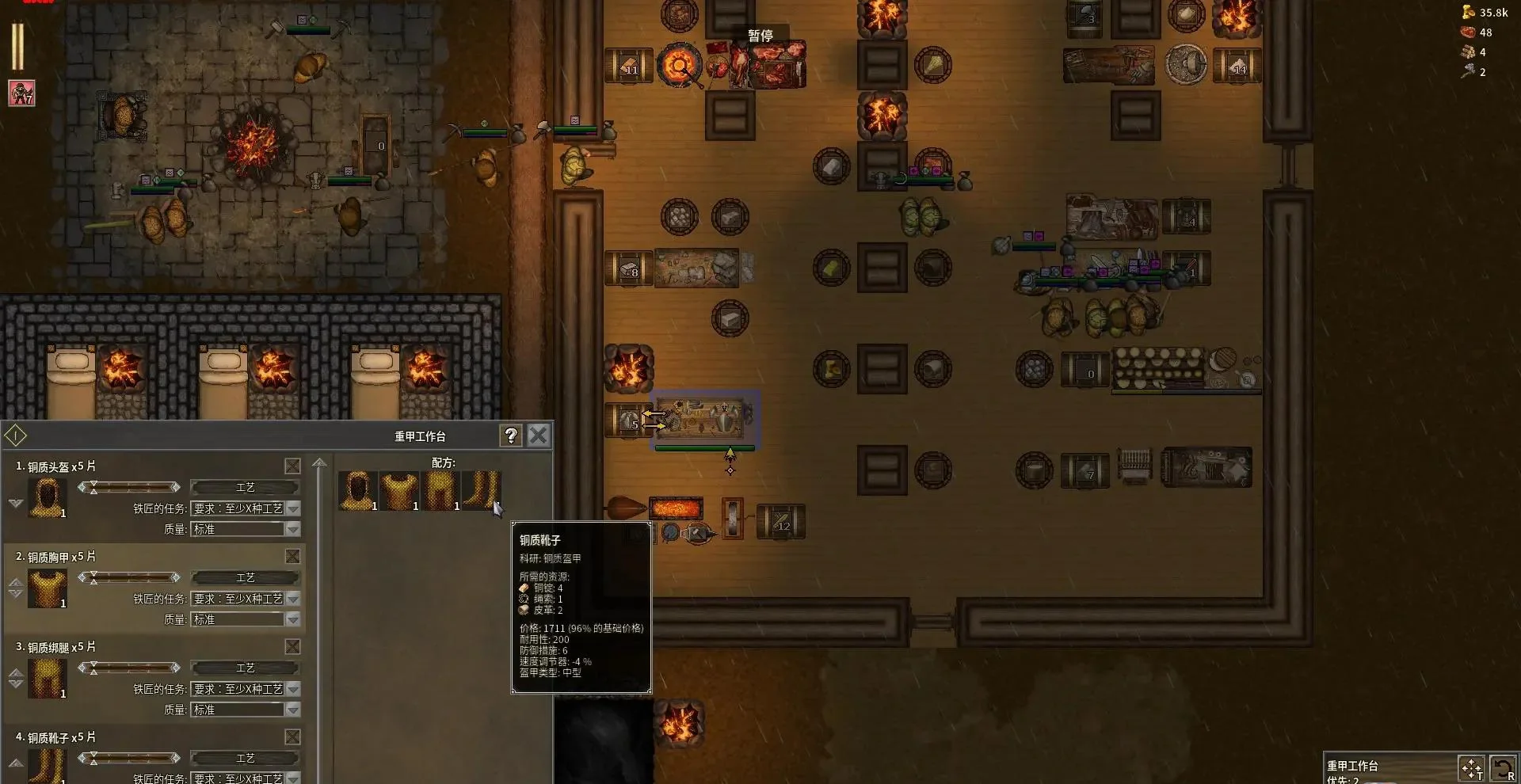Click the 工艺 button on the 铜质头盔 order

coord(245,488)
